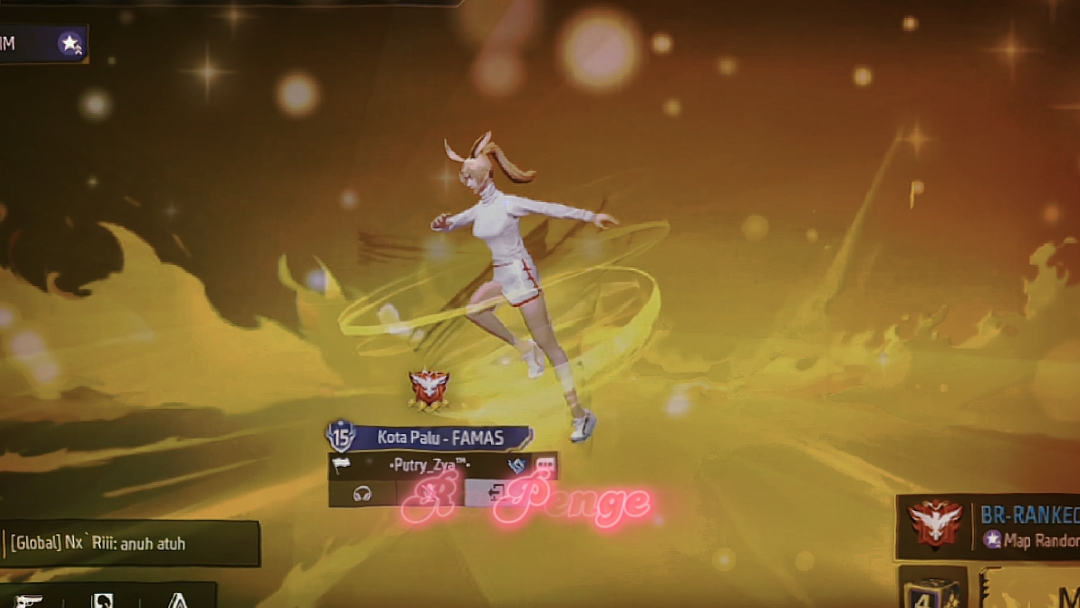The image size is (1080, 608).
Task: Tap the headphones voice icon
Action: click(x=362, y=493)
